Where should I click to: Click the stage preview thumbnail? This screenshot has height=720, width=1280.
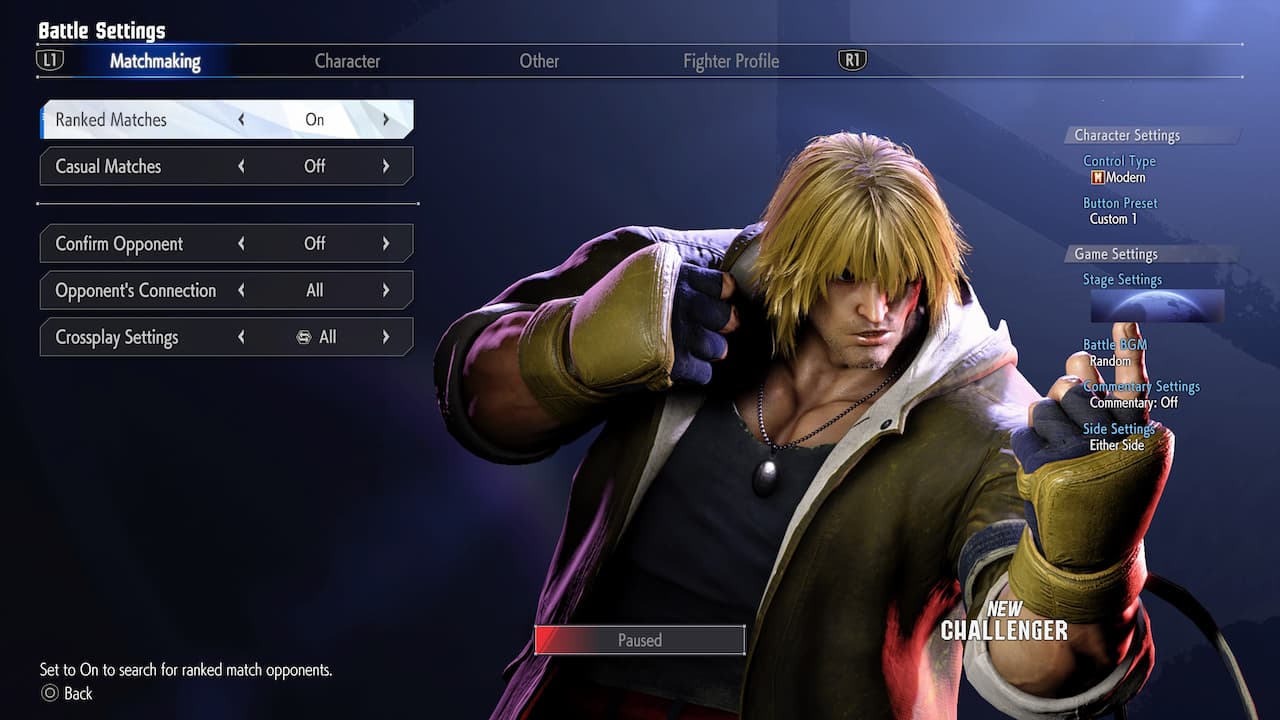[x=1157, y=307]
